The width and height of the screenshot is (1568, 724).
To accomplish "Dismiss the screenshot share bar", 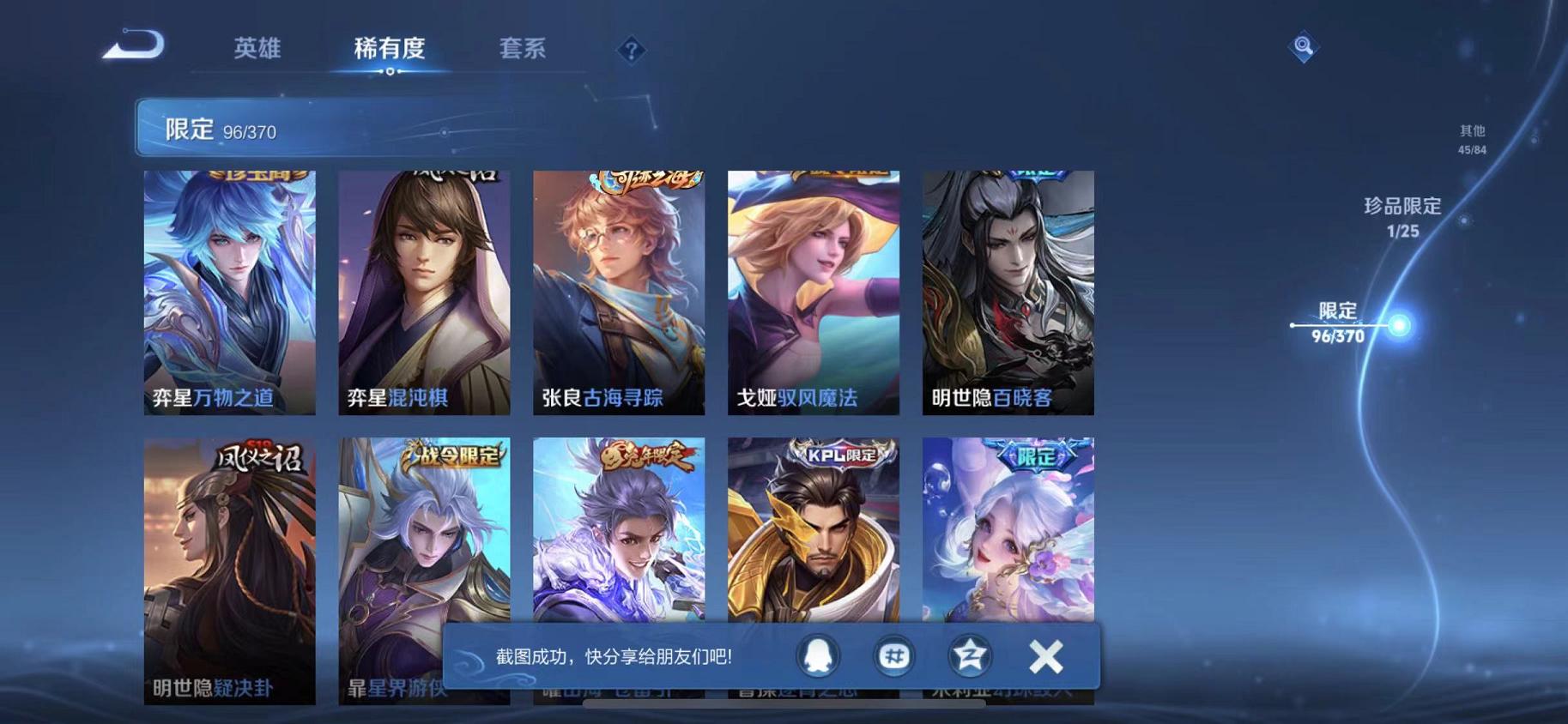I will 1045,656.
